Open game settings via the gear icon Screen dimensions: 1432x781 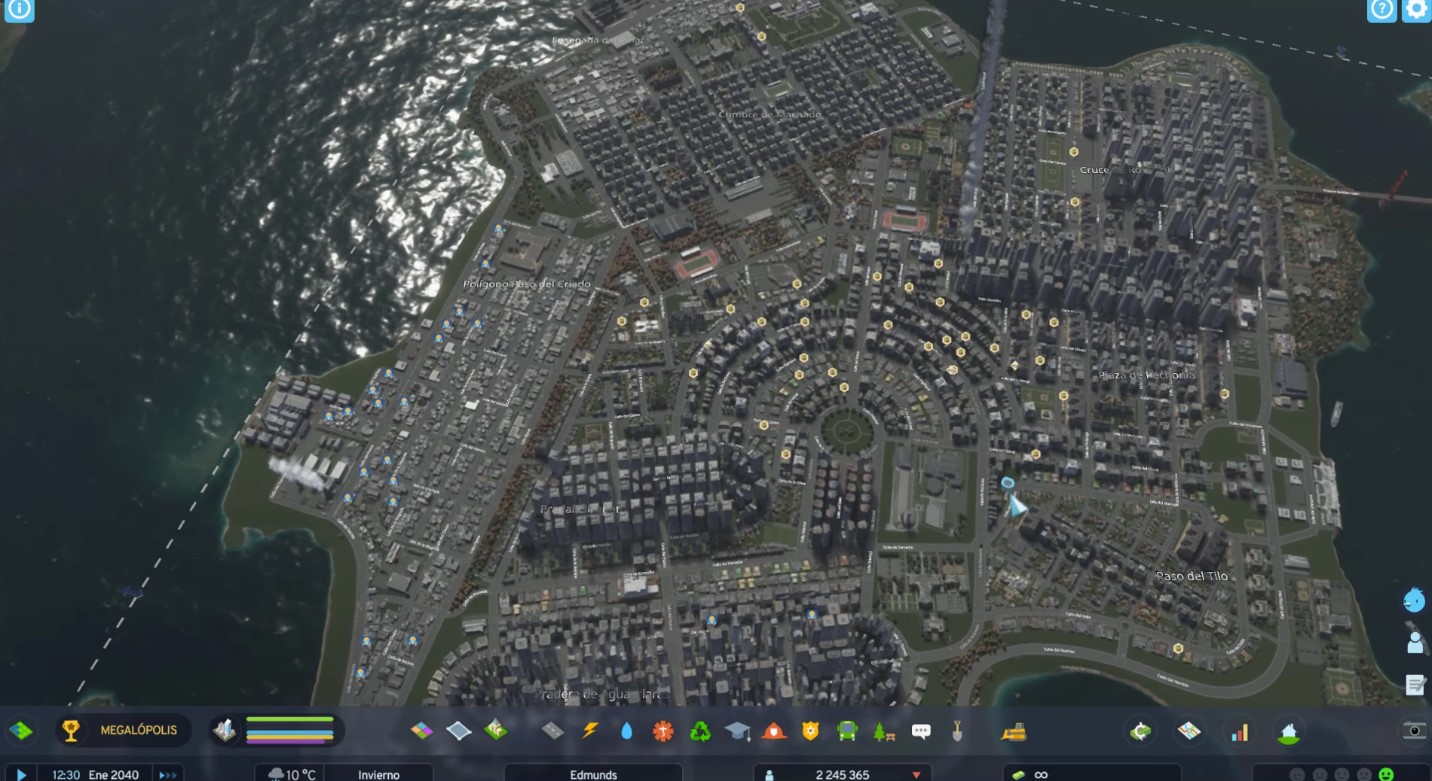click(x=1414, y=10)
